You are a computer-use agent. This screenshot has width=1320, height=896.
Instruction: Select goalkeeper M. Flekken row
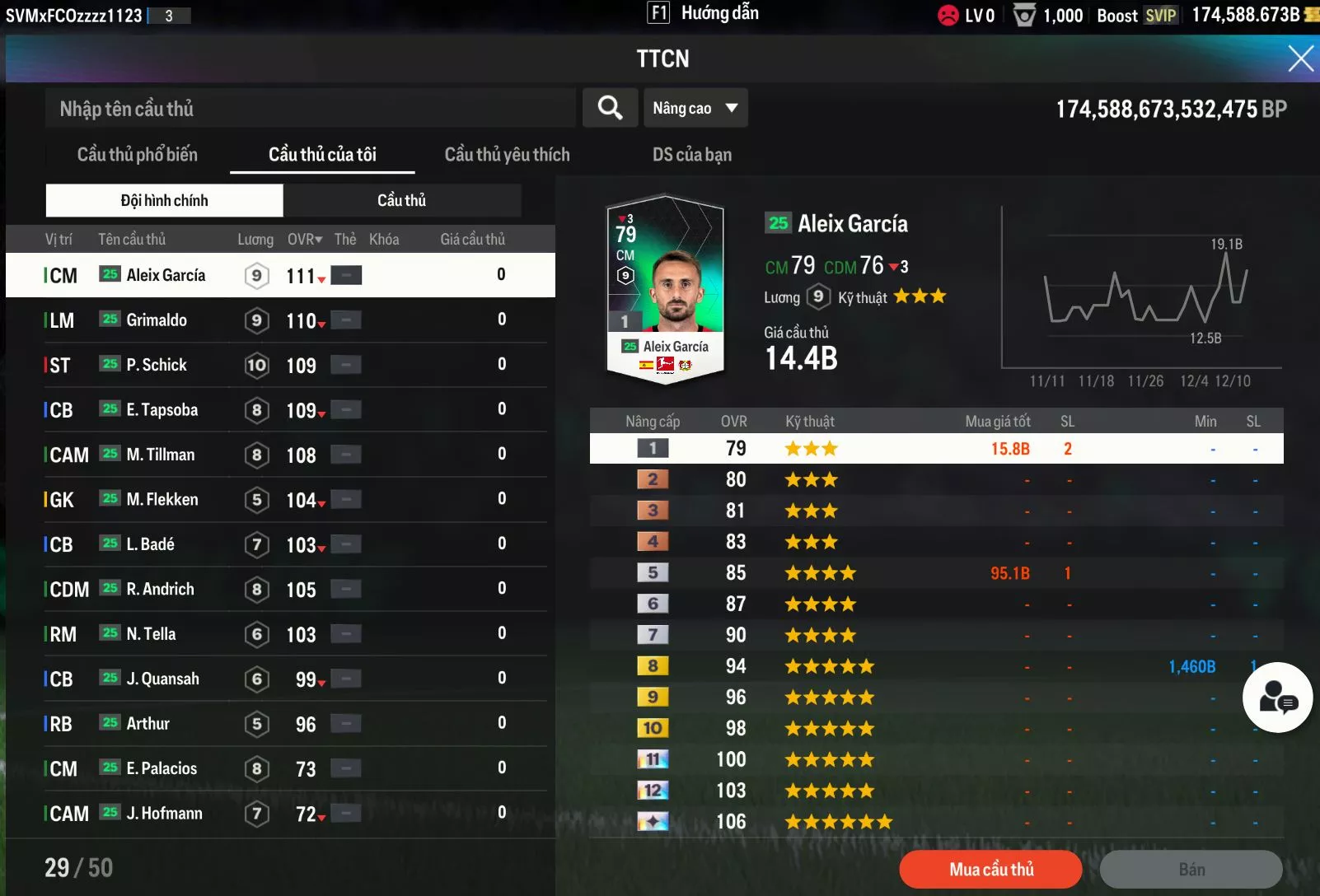pyautogui.click(x=162, y=500)
